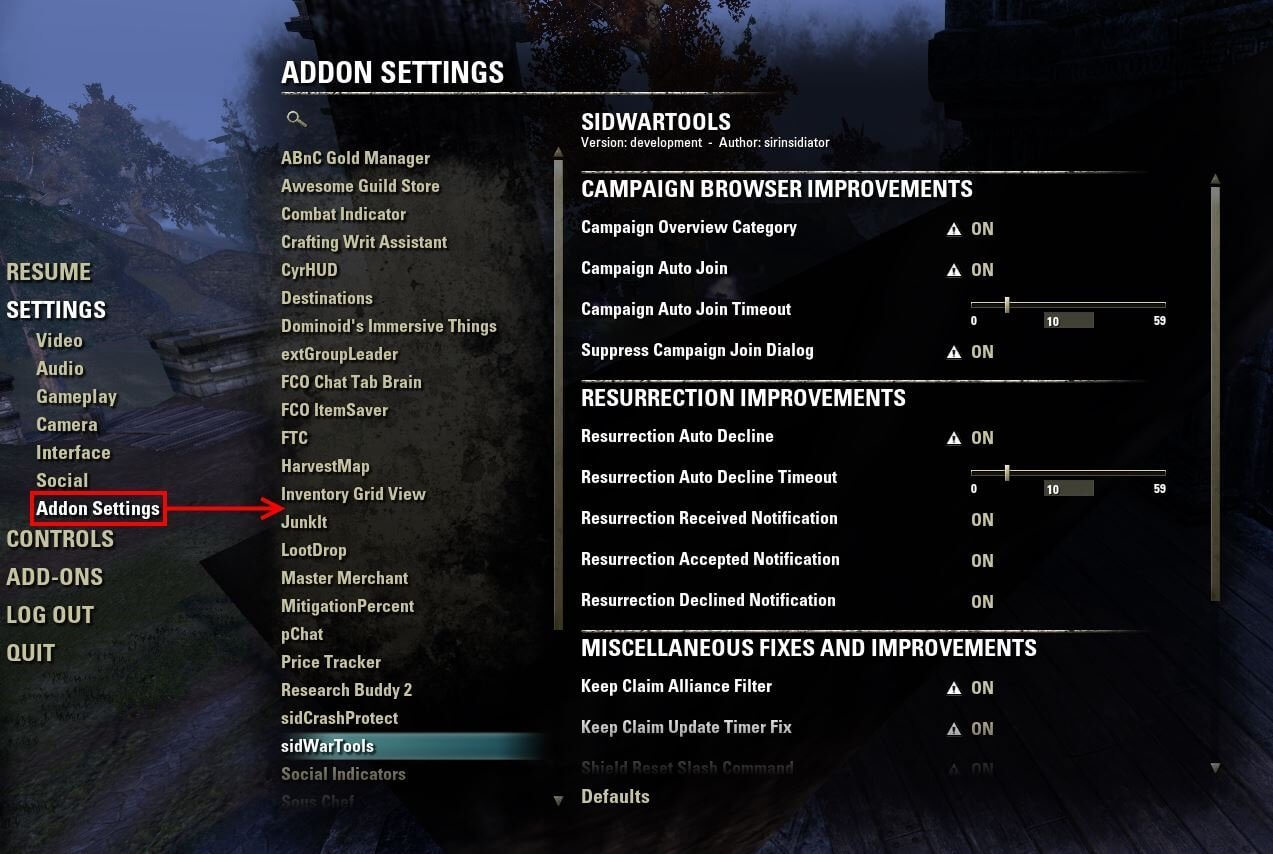Quit the game

click(30, 653)
